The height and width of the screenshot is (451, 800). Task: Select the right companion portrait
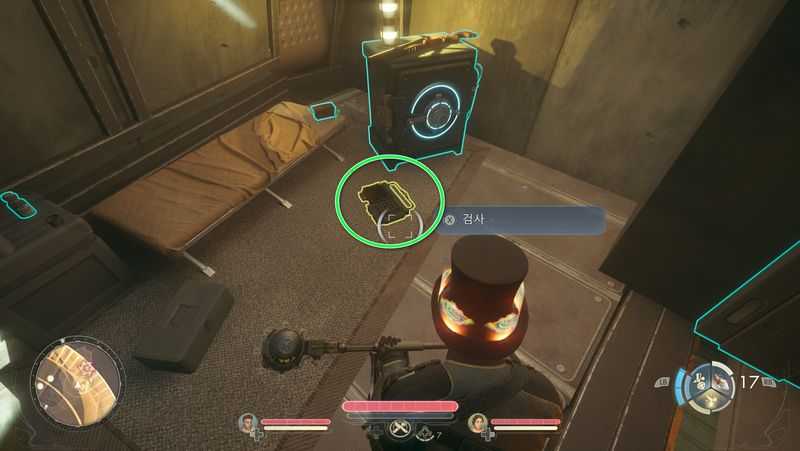(x=477, y=423)
